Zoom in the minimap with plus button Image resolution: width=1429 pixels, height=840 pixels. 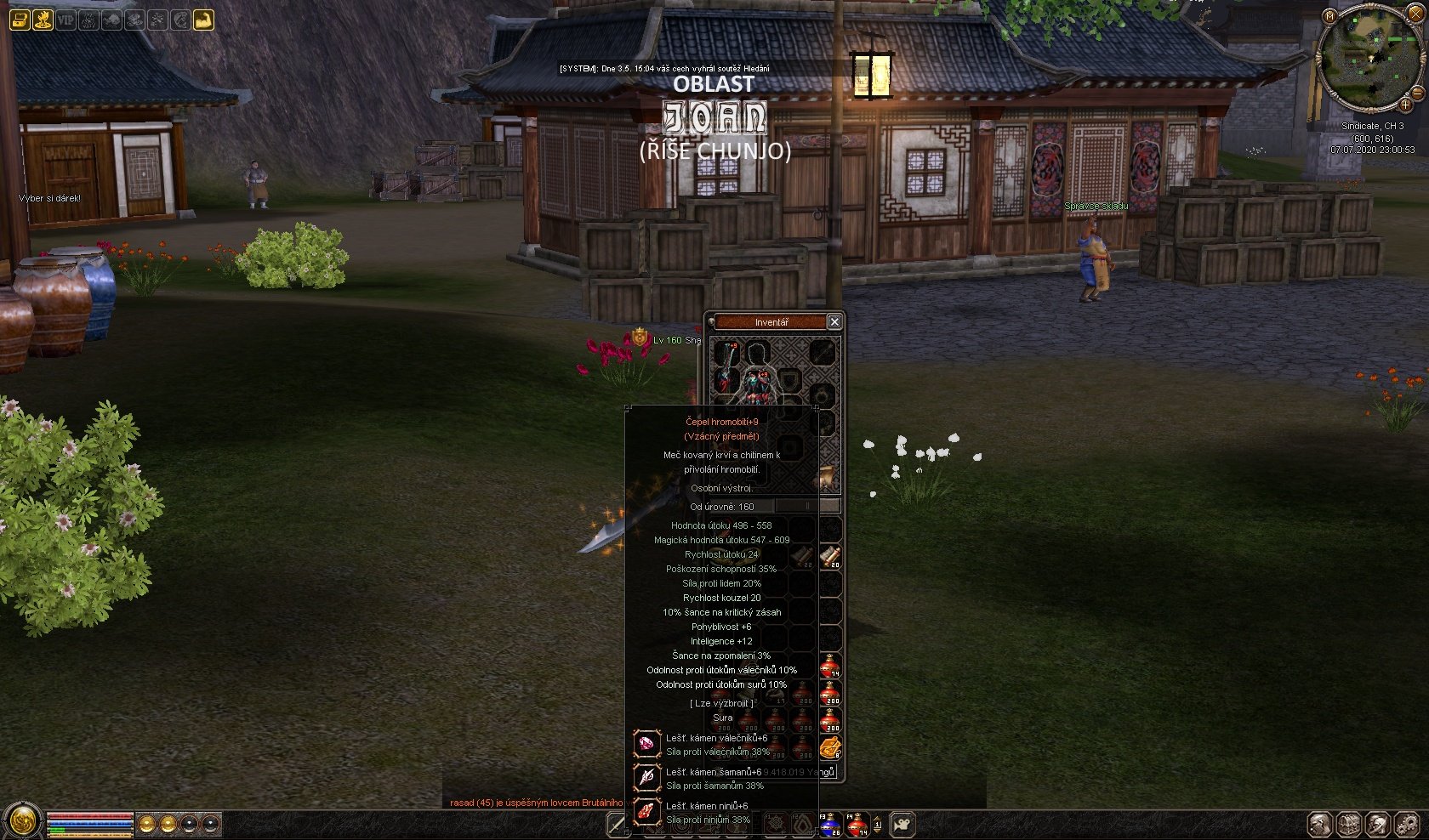click(1405, 105)
